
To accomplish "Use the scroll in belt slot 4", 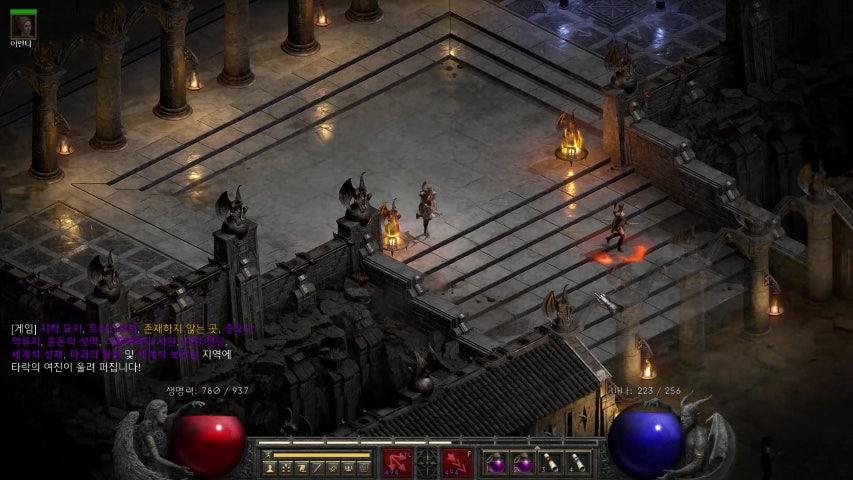I will tap(577, 462).
